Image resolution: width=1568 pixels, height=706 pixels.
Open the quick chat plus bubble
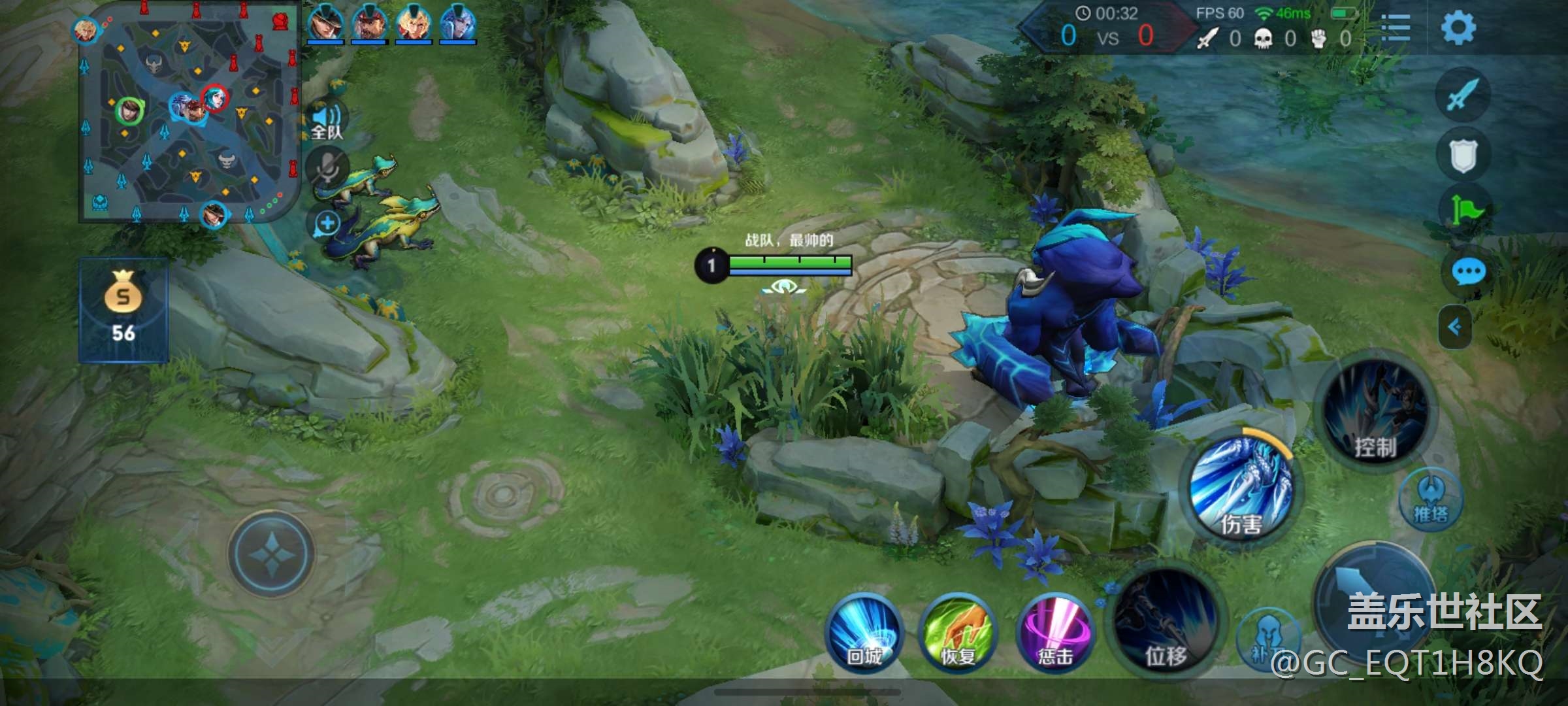327,224
